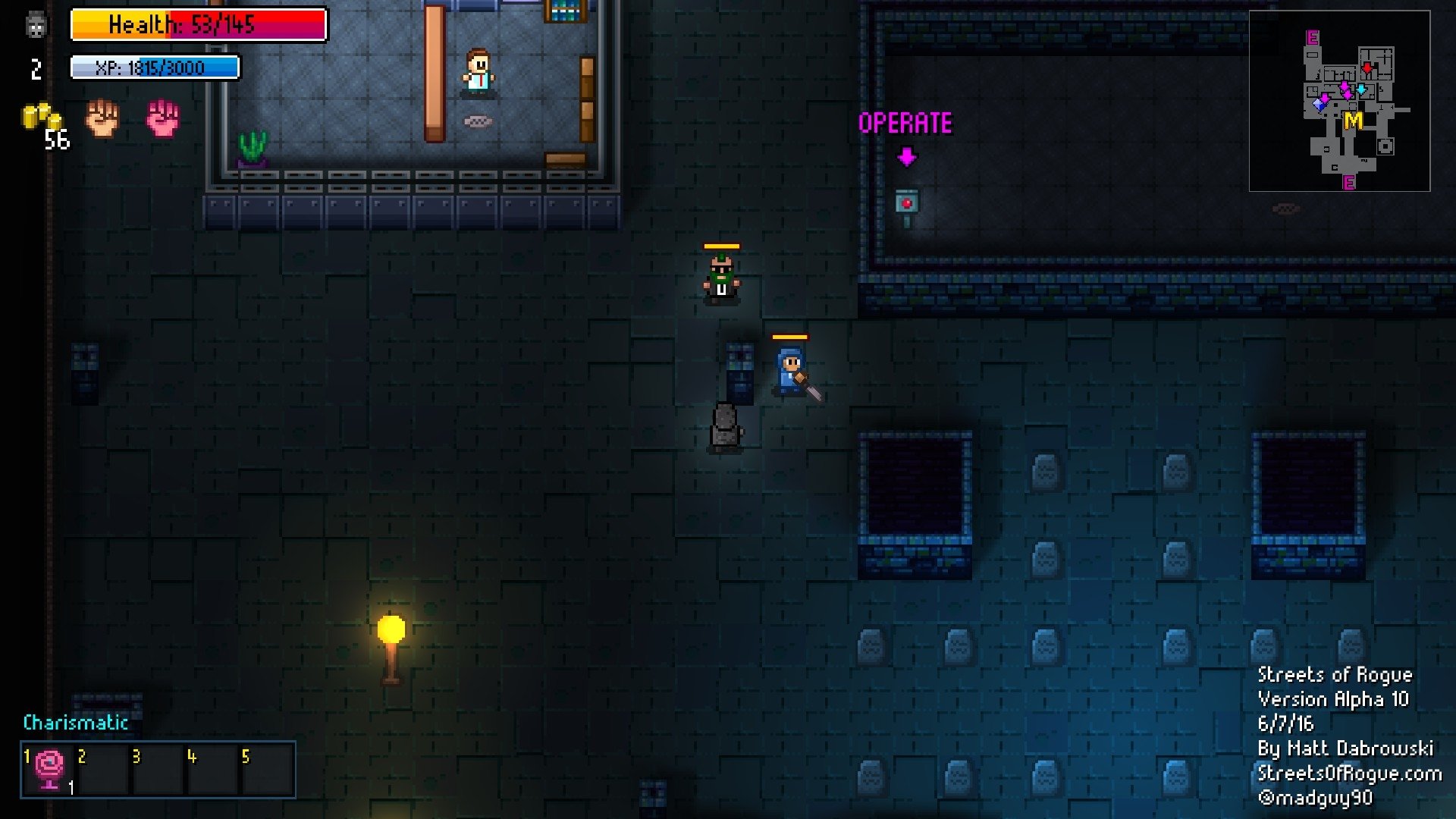Click the pink OPERATE arrow indicator
Viewport: 1456px width, 819px height.
907,157
